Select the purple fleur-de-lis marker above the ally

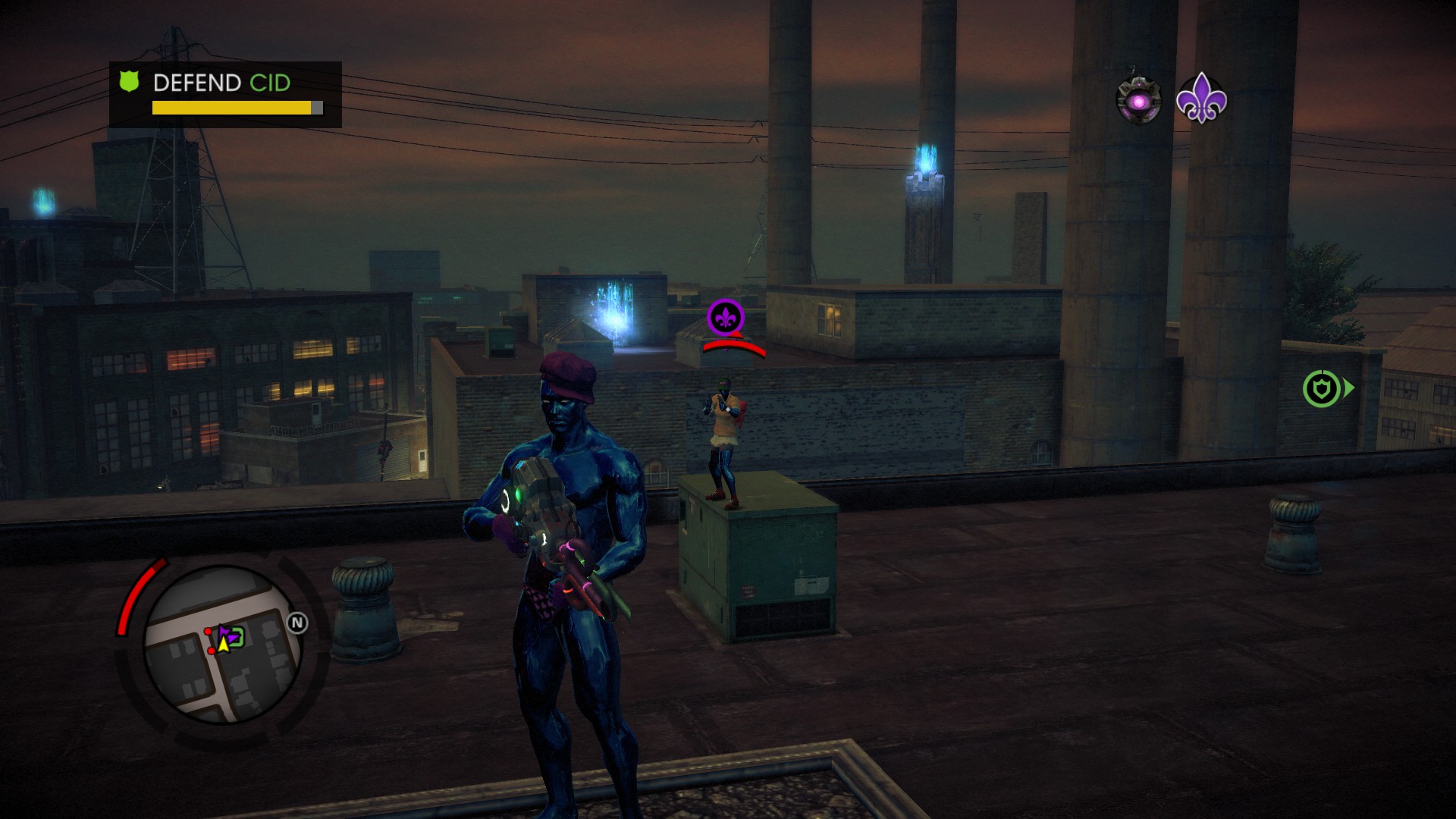coord(725,317)
